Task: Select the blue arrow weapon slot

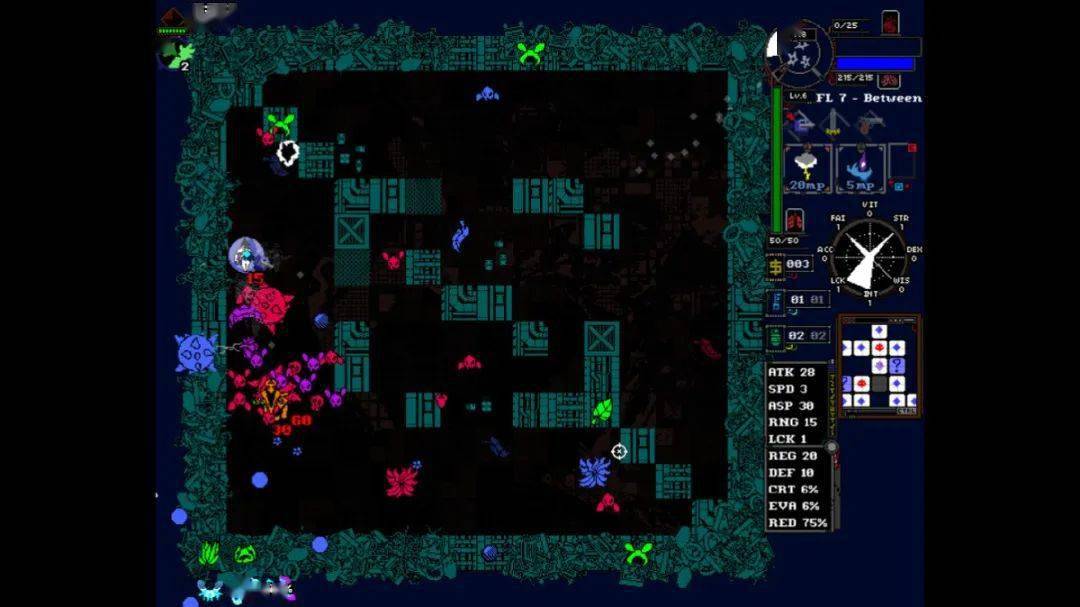Action: pos(800,124)
